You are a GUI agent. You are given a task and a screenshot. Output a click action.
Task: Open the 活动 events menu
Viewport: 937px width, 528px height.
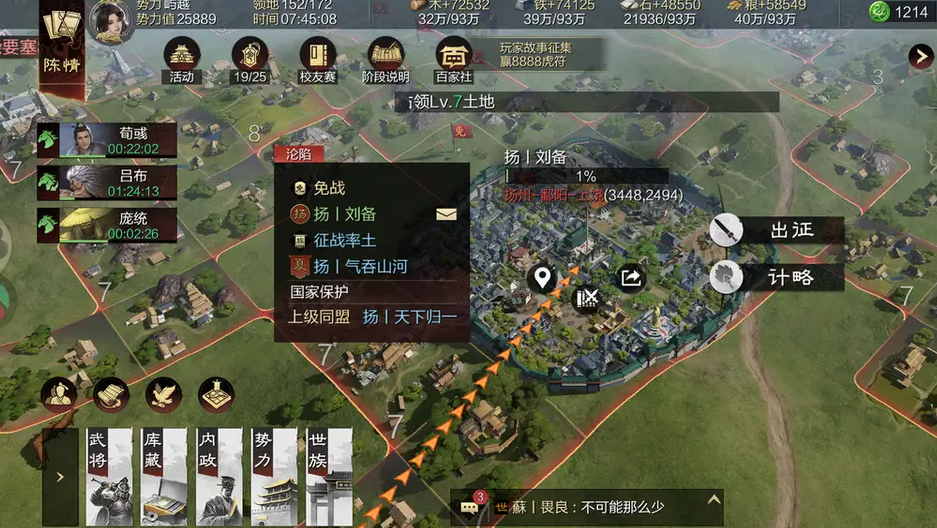coord(181,58)
